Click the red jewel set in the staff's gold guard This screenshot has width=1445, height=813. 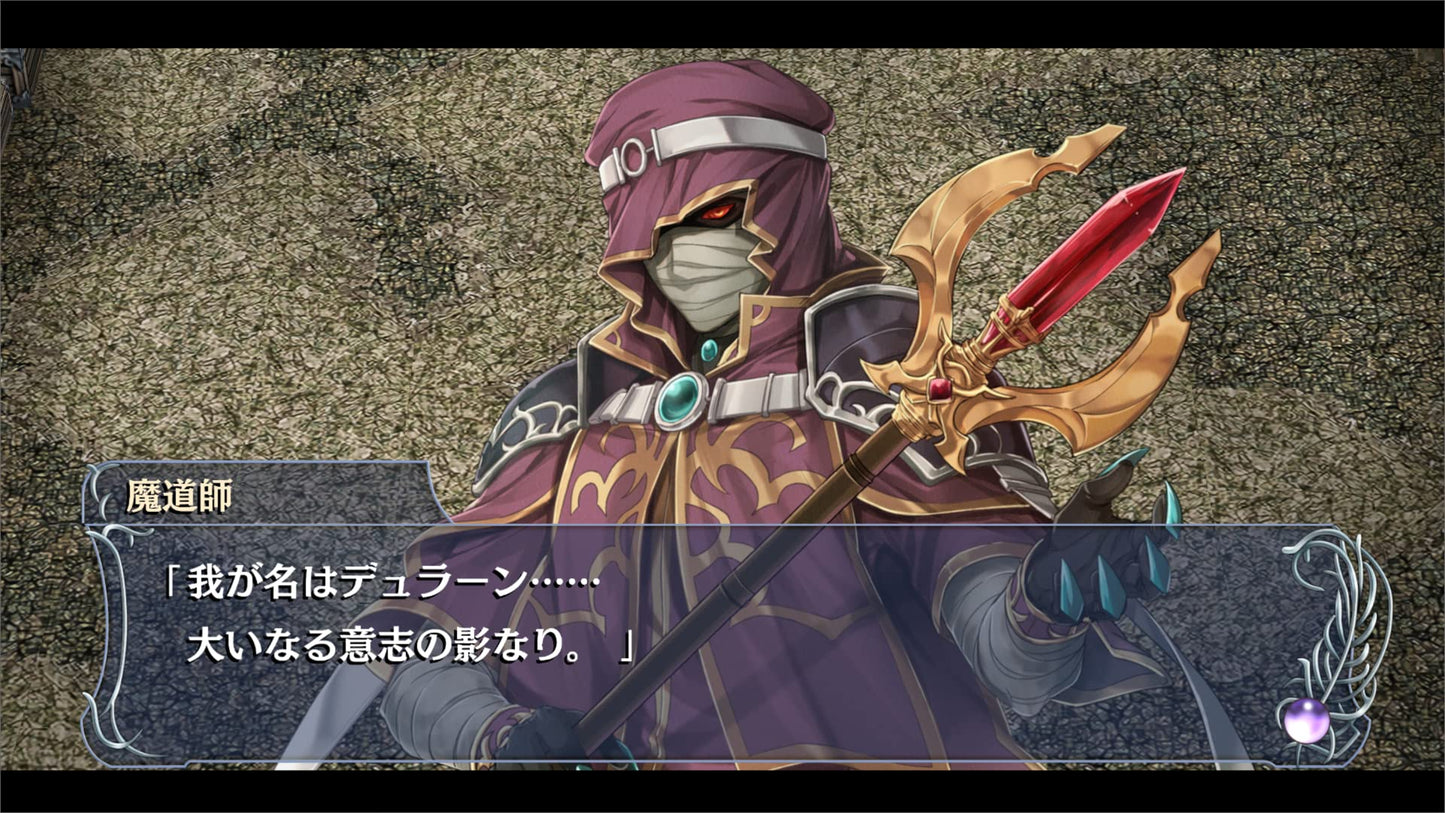point(938,390)
